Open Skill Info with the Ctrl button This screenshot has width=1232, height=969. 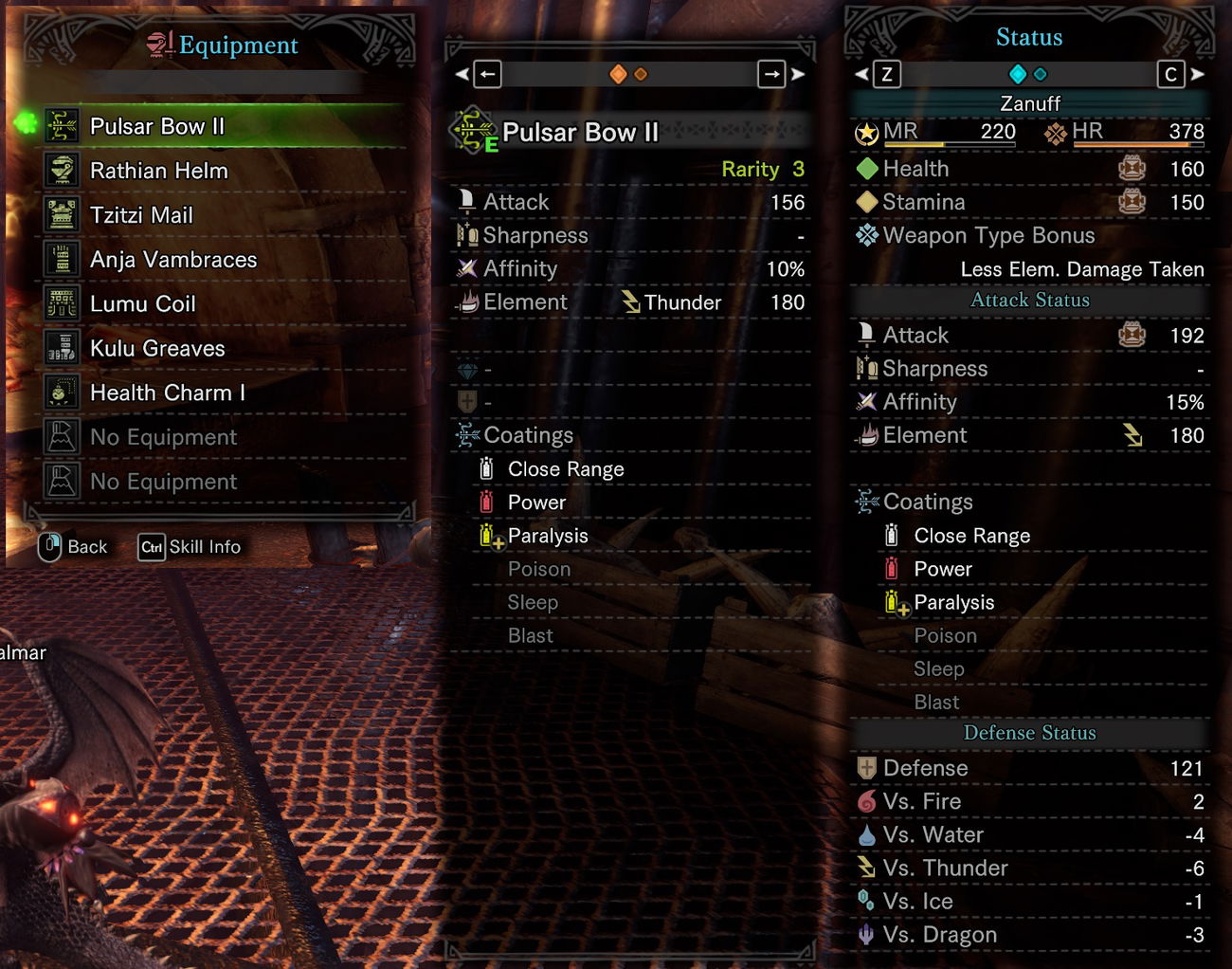[x=151, y=546]
